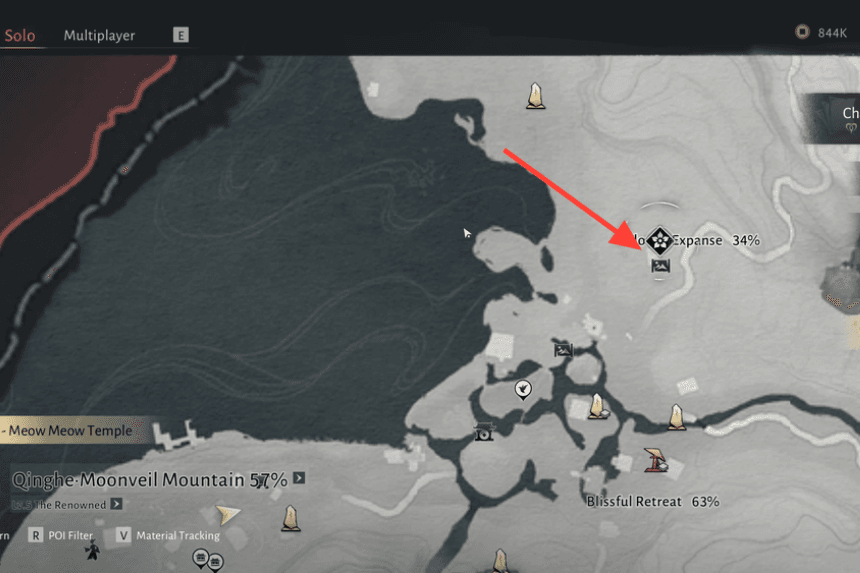
Task: Select the Meow Meow Temple banner
Action: pos(70,431)
